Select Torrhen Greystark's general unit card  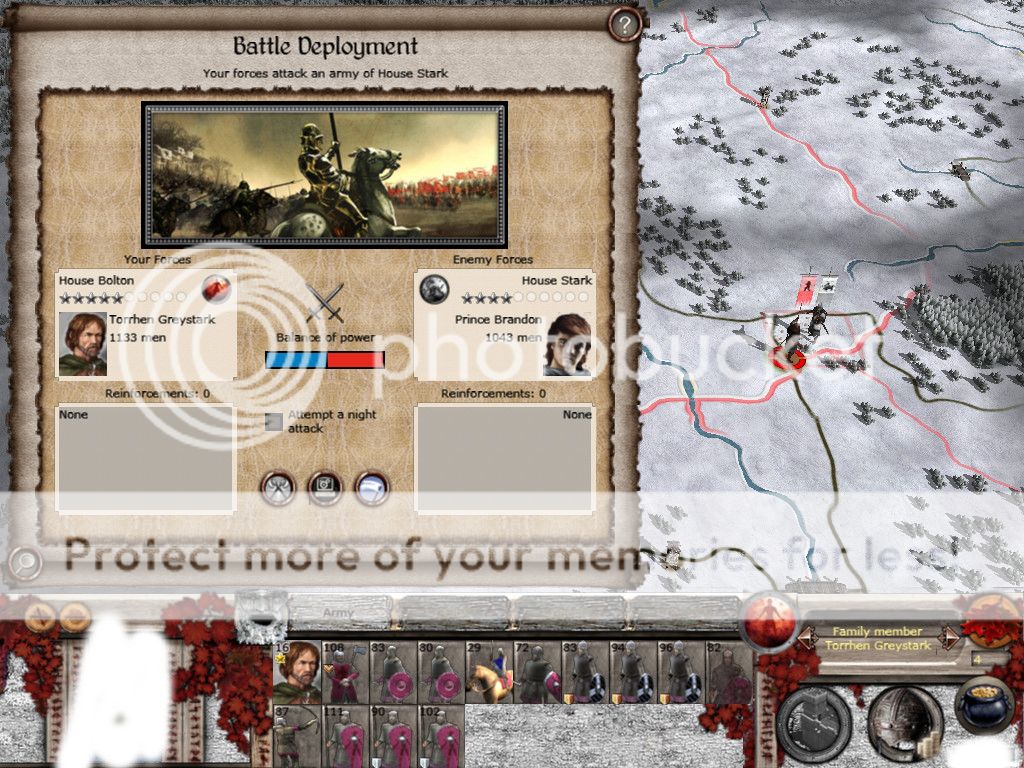[x=297, y=672]
